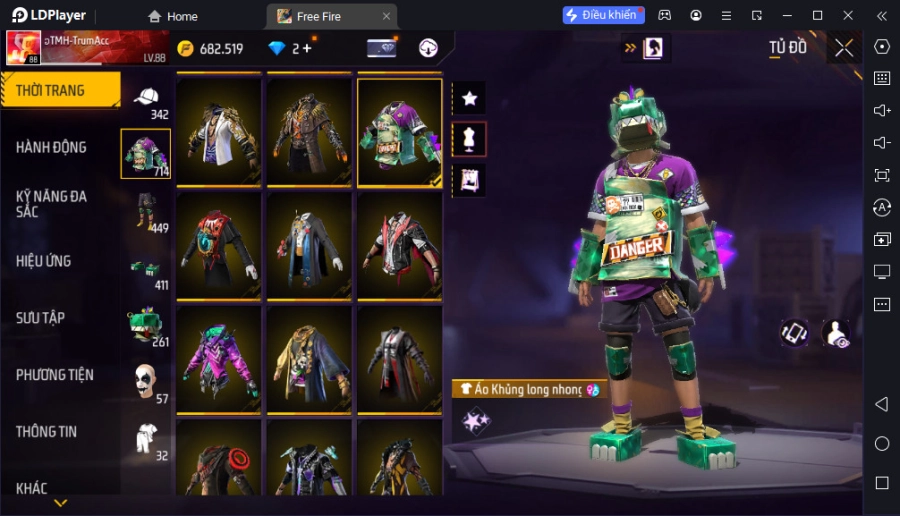Pick the white skull mask subcategory
Image resolution: width=900 pixels, height=516 pixels.
click(146, 381)
